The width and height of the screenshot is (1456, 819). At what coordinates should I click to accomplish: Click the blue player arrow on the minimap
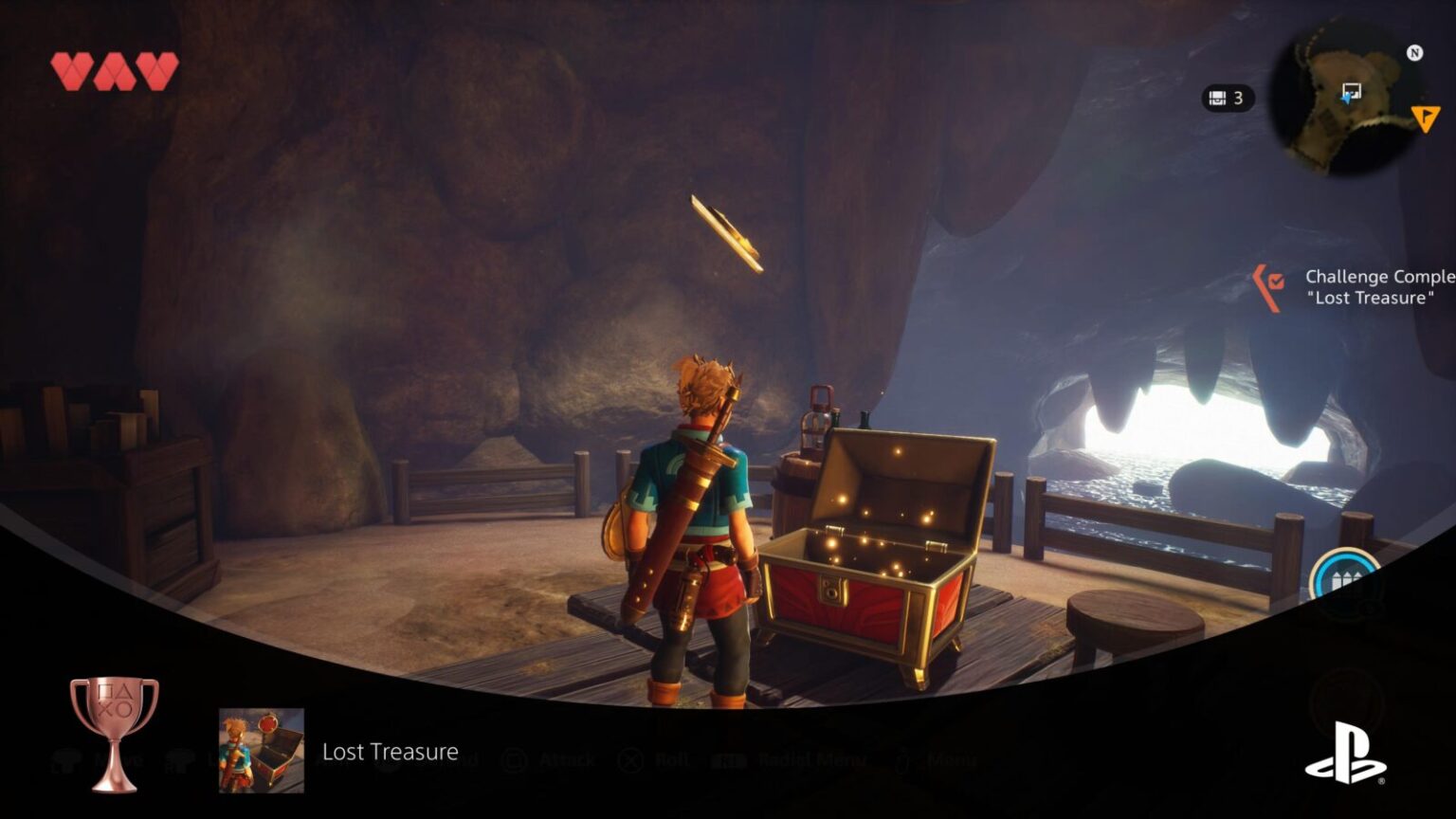(1348, 99)
